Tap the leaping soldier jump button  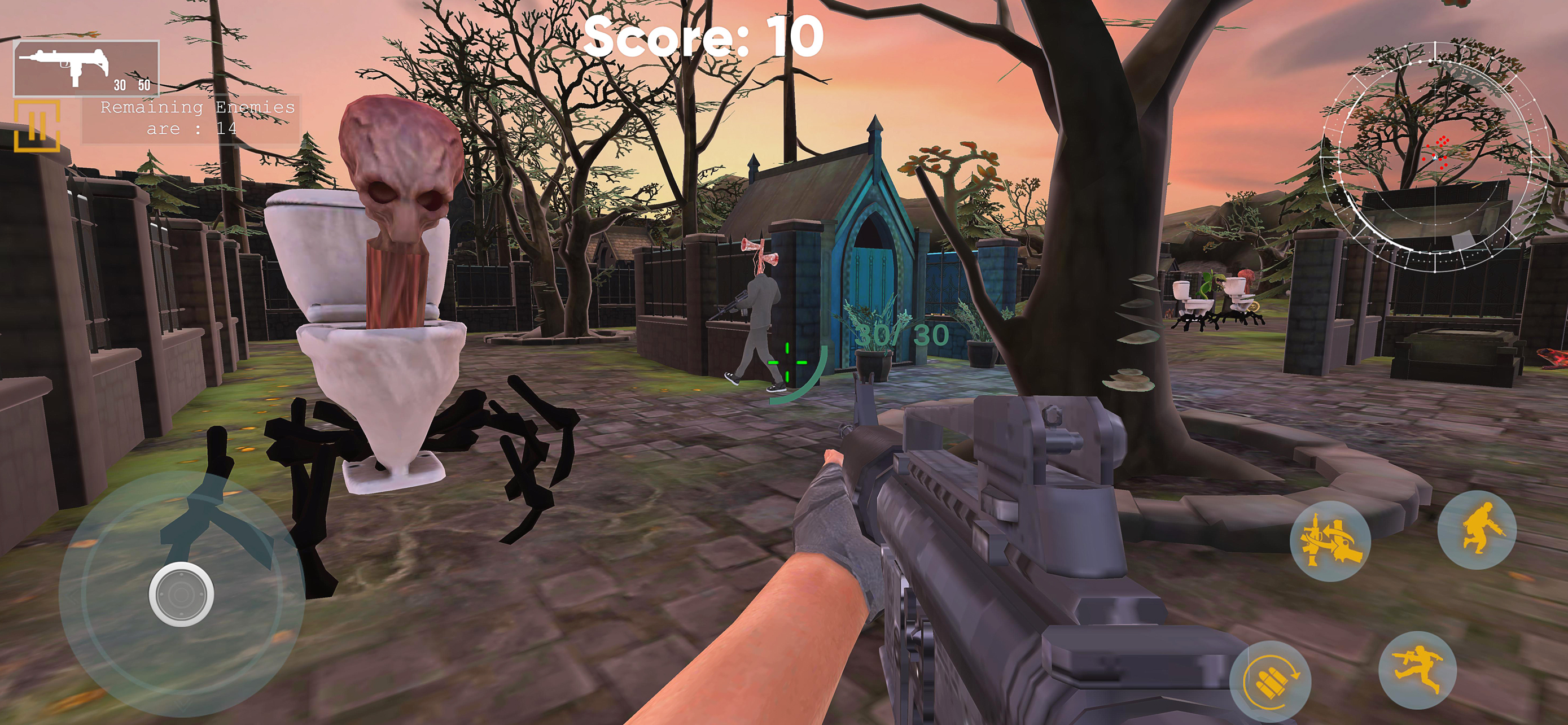1416,670
